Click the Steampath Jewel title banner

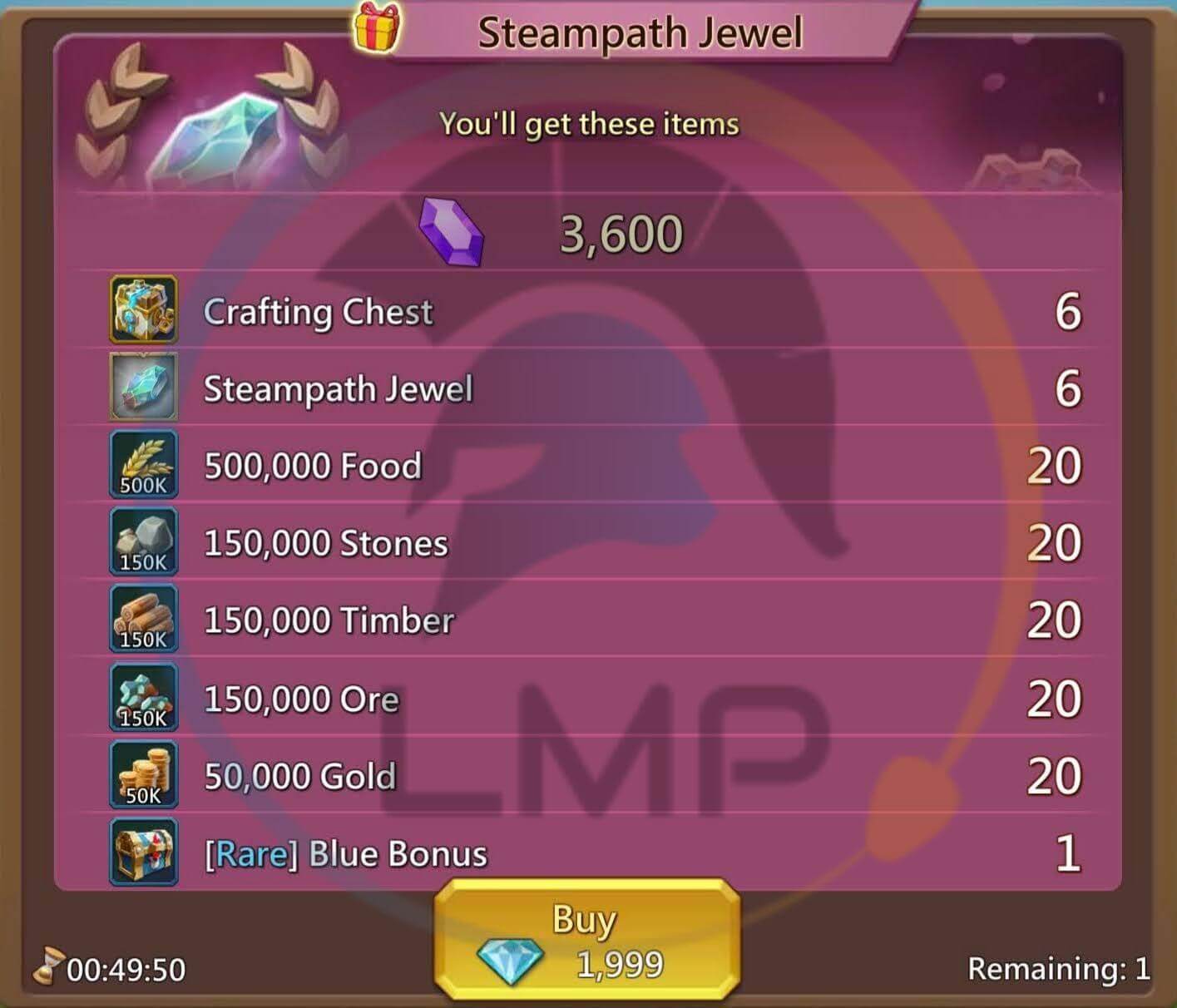click(x=639, y=32)
